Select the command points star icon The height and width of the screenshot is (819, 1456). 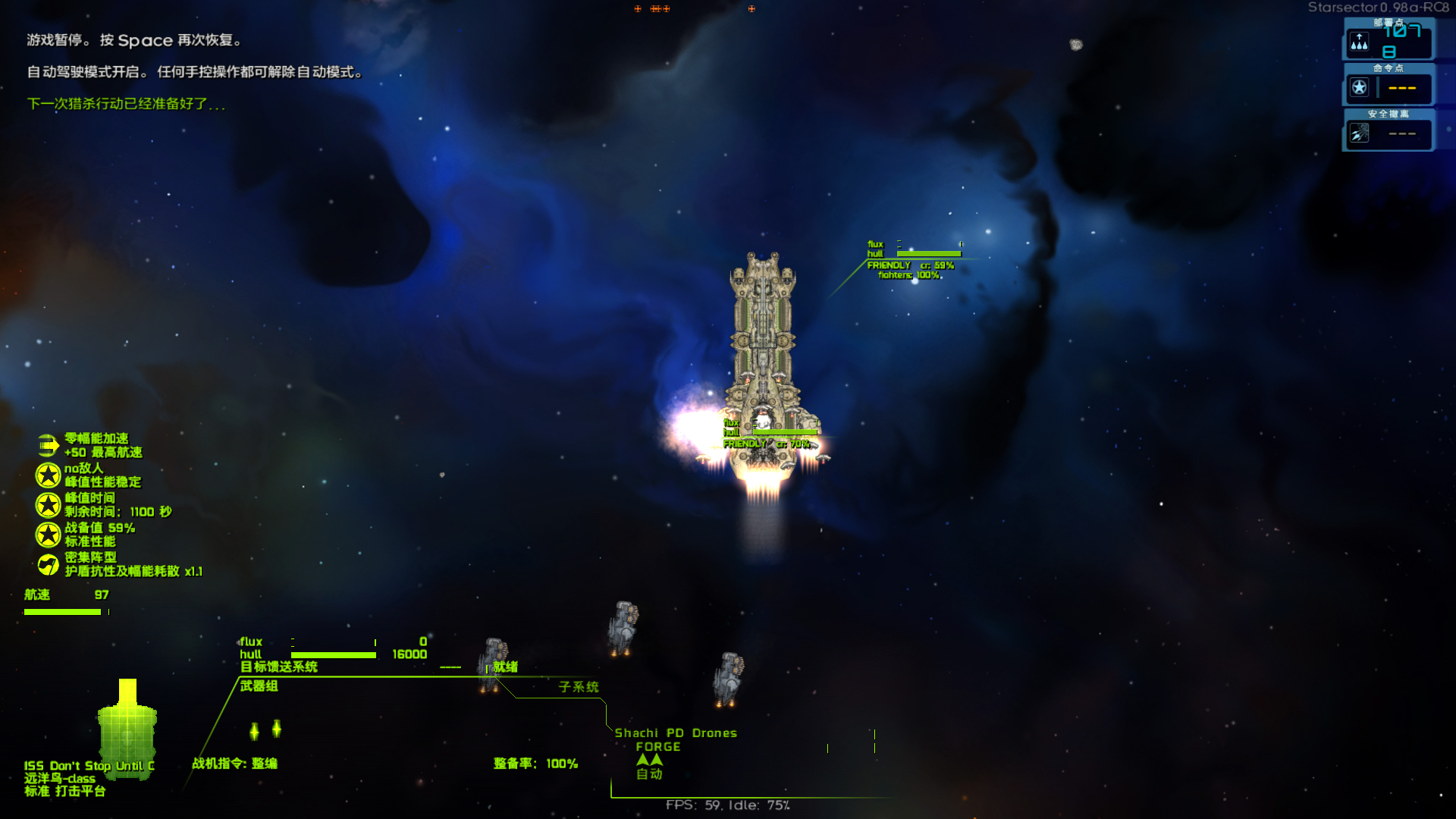pyautogui.click(x=1359, y=88)
